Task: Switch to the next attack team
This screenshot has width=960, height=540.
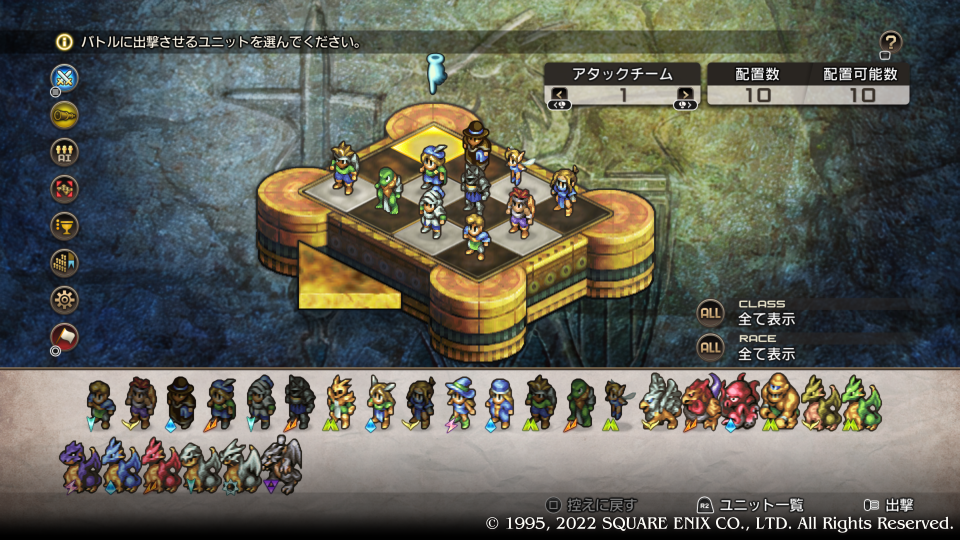Action: tap(685, 95)
